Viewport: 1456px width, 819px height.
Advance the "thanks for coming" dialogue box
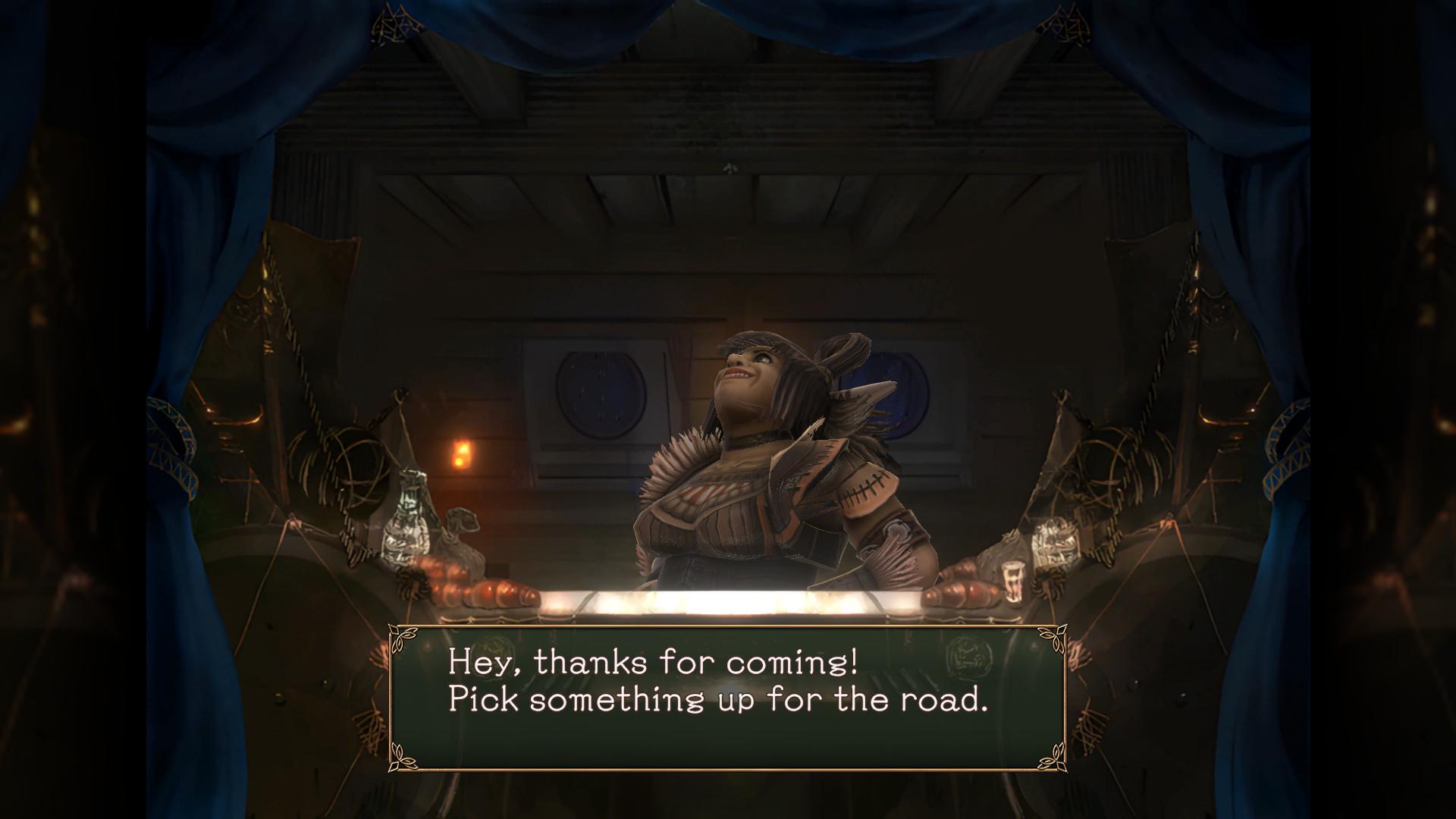tap(726, 698)
